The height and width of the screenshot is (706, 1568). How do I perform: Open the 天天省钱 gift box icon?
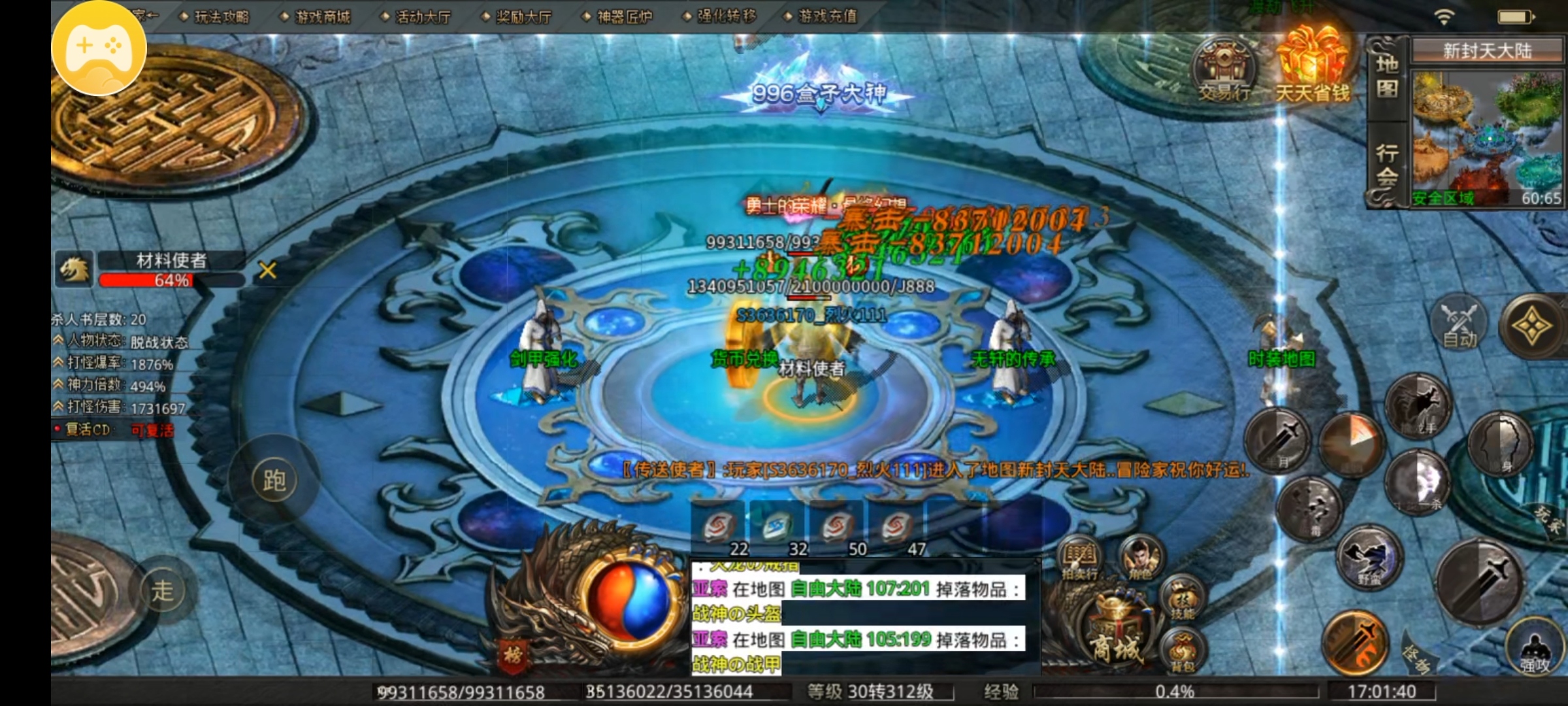(x=1313, y=65)
